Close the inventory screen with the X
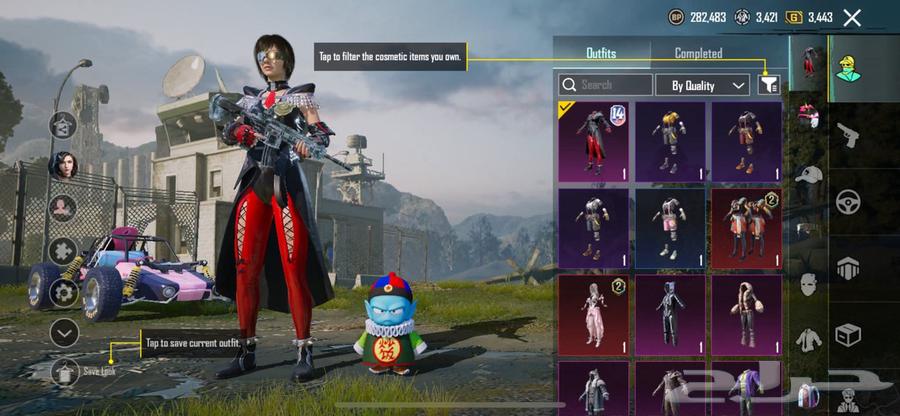The image size is (900, 416). (x=852, y=17)
